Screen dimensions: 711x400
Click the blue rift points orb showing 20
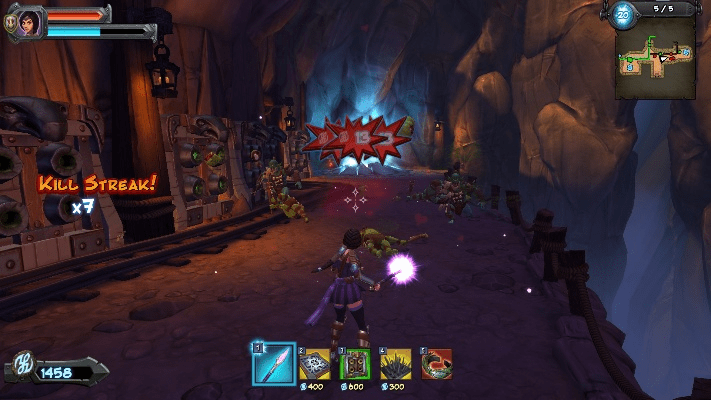pos(622,14)
